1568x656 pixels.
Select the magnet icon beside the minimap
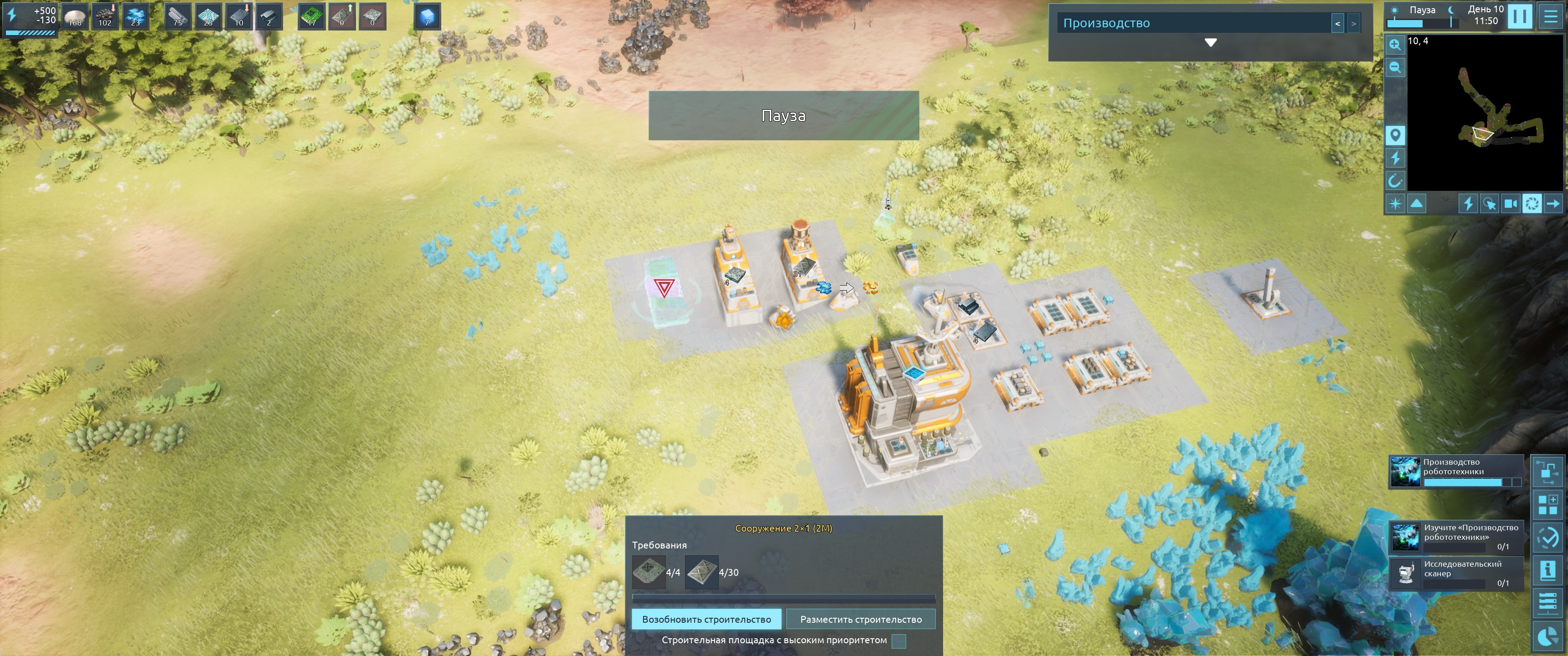pyautogui.click(x=1395, y=181)
